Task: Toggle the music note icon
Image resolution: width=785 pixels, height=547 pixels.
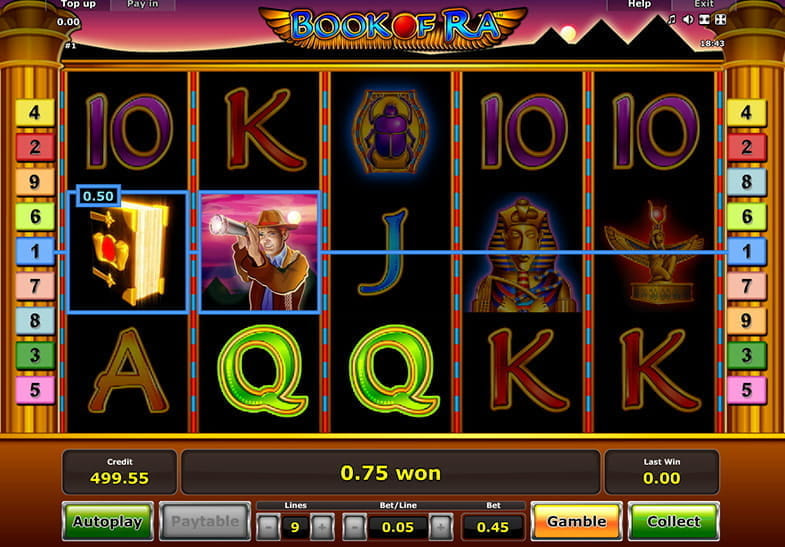Action: click(672, 19)
